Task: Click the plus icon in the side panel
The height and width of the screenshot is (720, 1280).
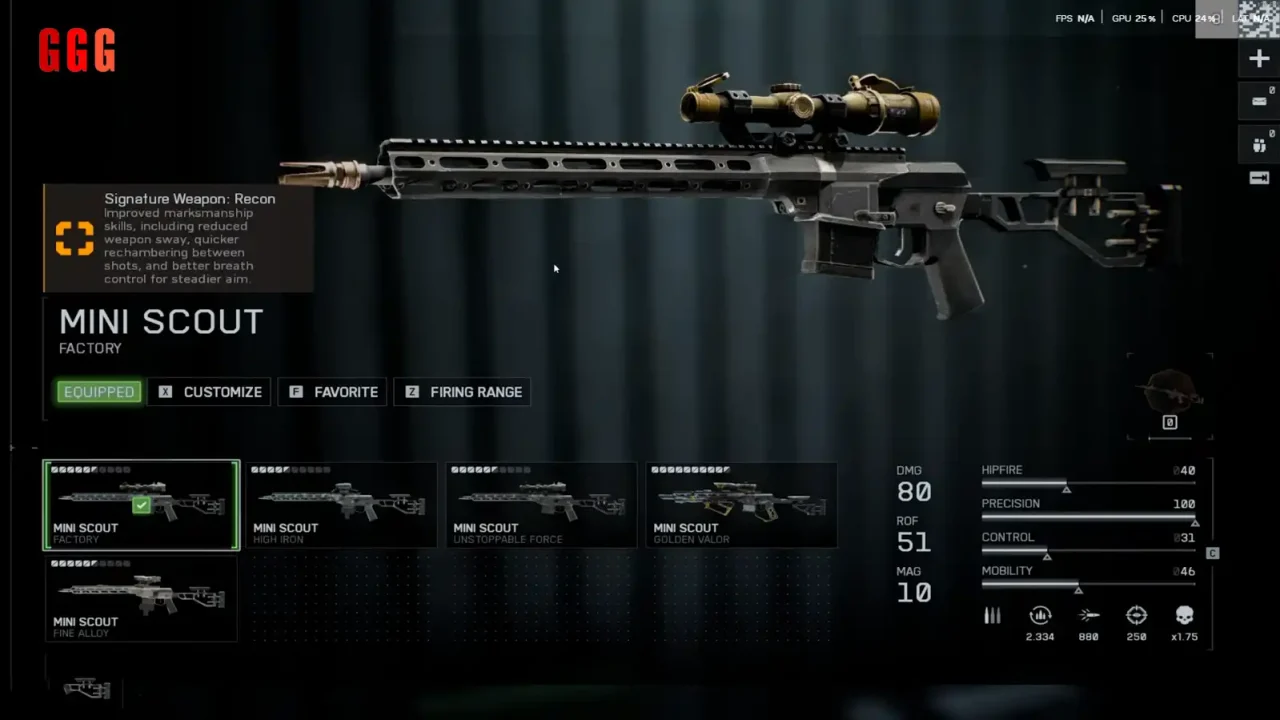Action: tap(1259, 59)
